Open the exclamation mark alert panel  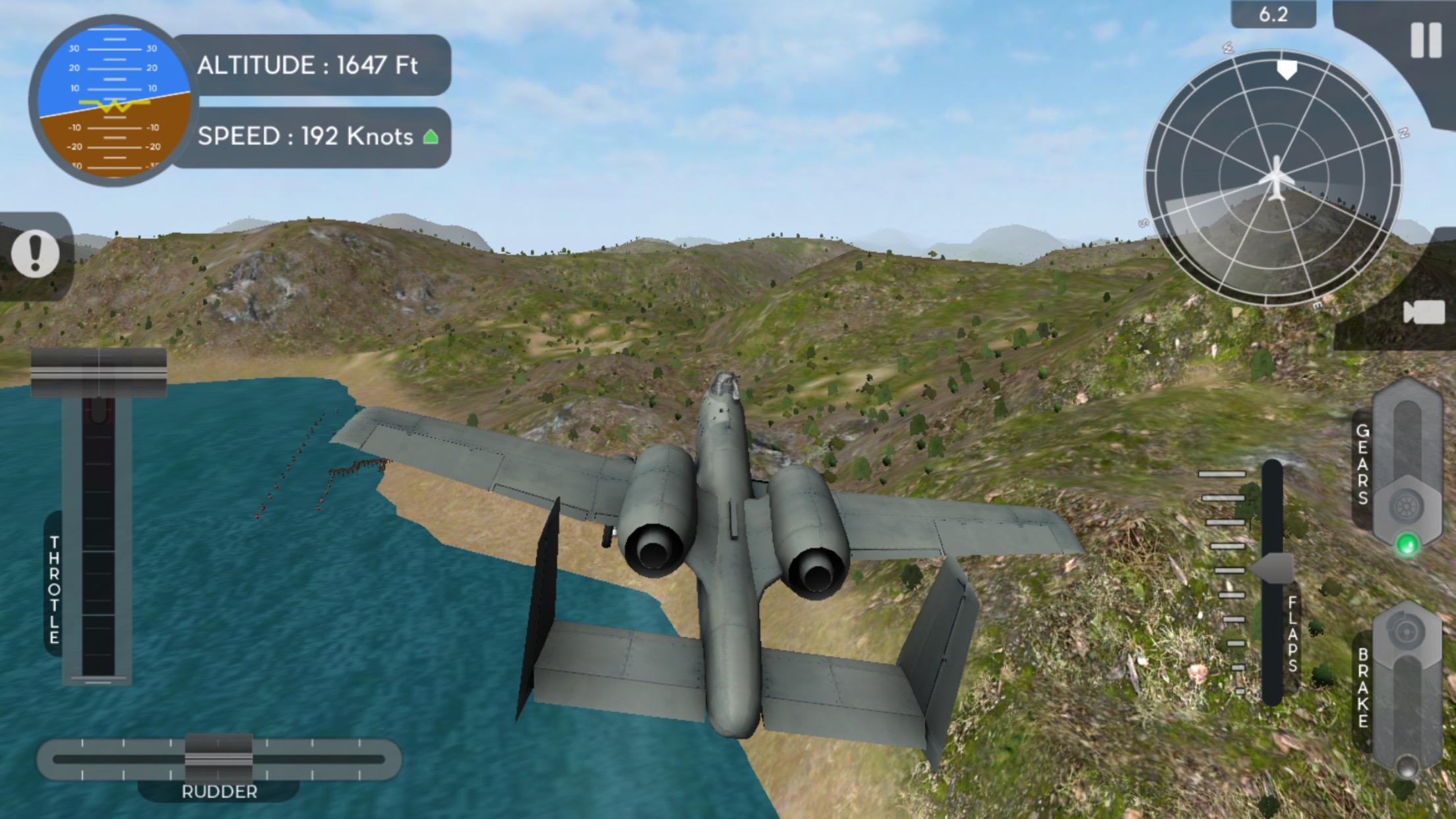click(36, 255)
